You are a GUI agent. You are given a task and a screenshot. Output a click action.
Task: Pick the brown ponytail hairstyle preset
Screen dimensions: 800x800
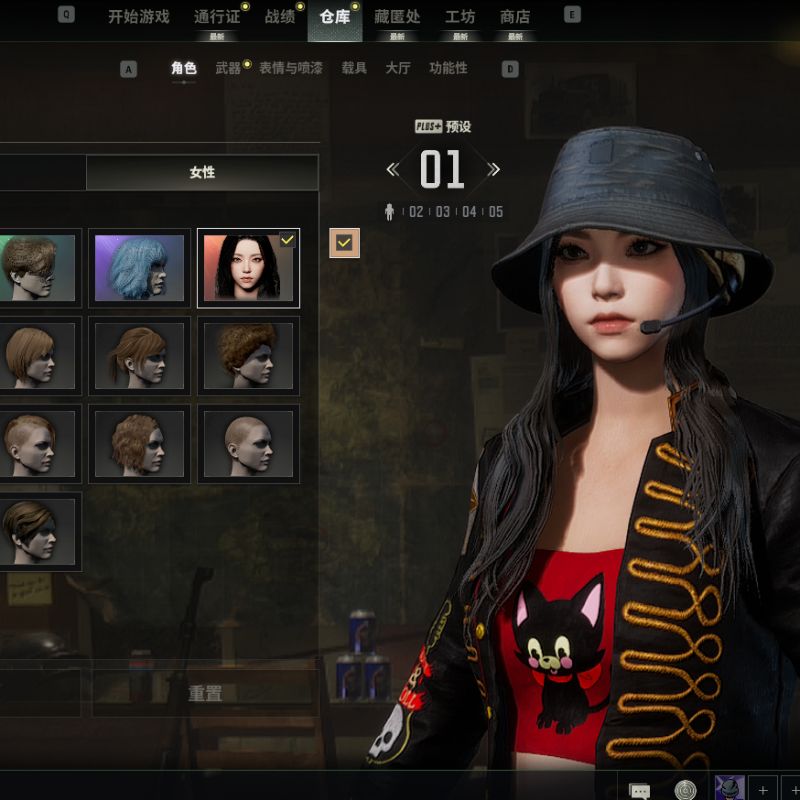pyautogui.click(x=139, y=355)
